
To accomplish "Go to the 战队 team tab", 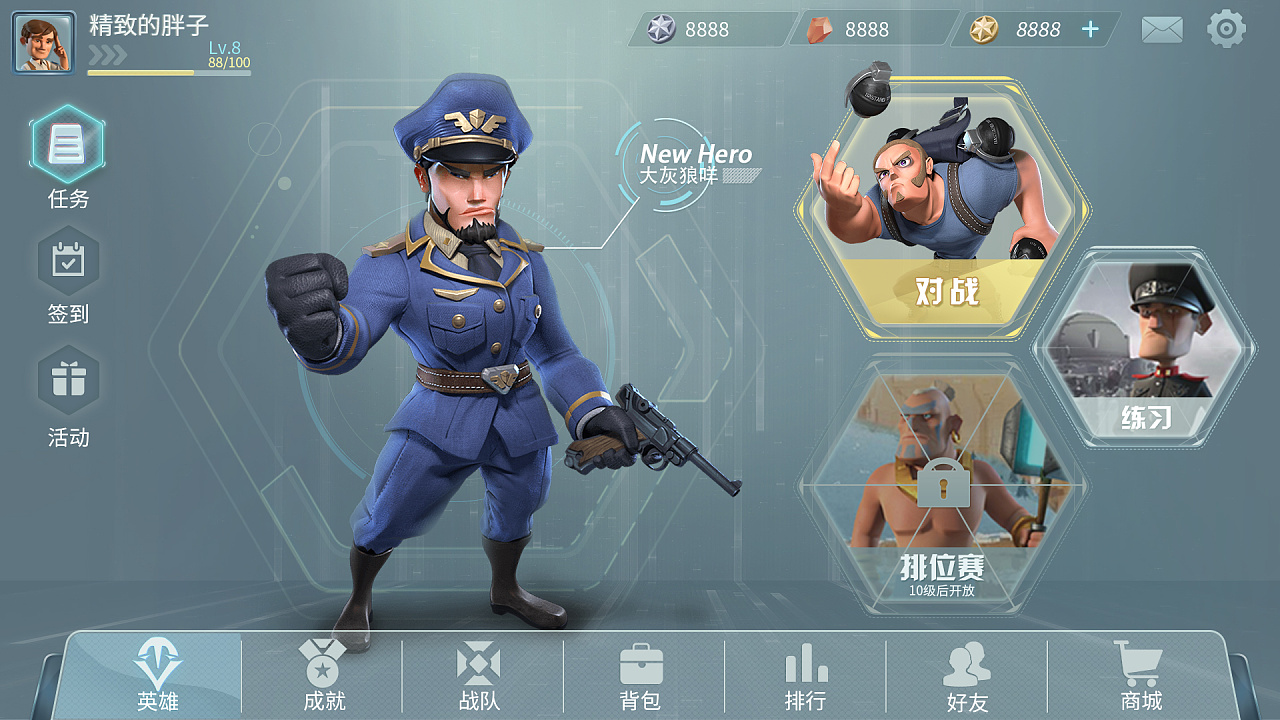I will click(479, 675).
